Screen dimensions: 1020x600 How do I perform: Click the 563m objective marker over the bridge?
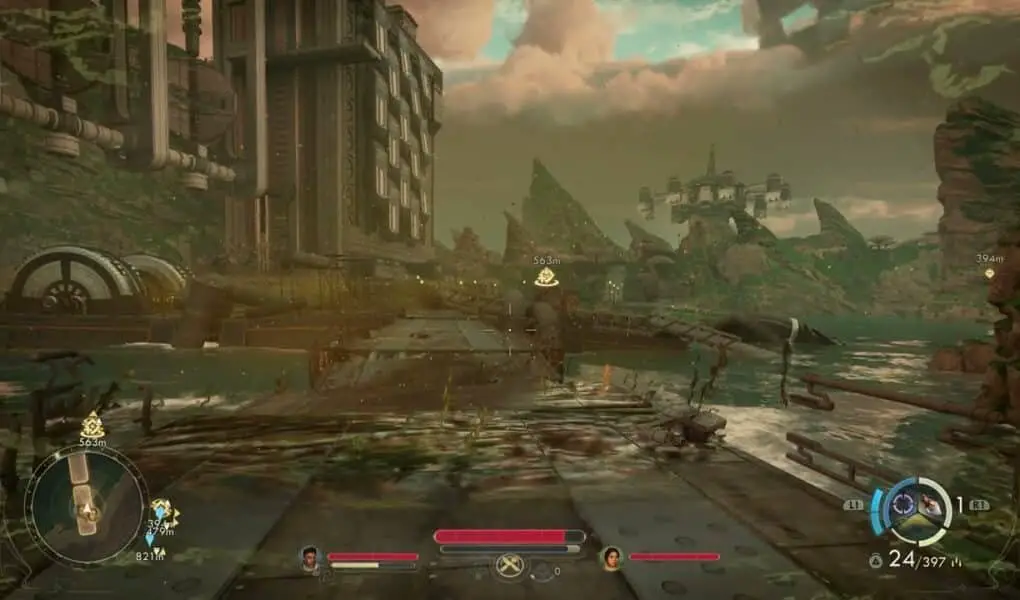(x=546, y=277)
